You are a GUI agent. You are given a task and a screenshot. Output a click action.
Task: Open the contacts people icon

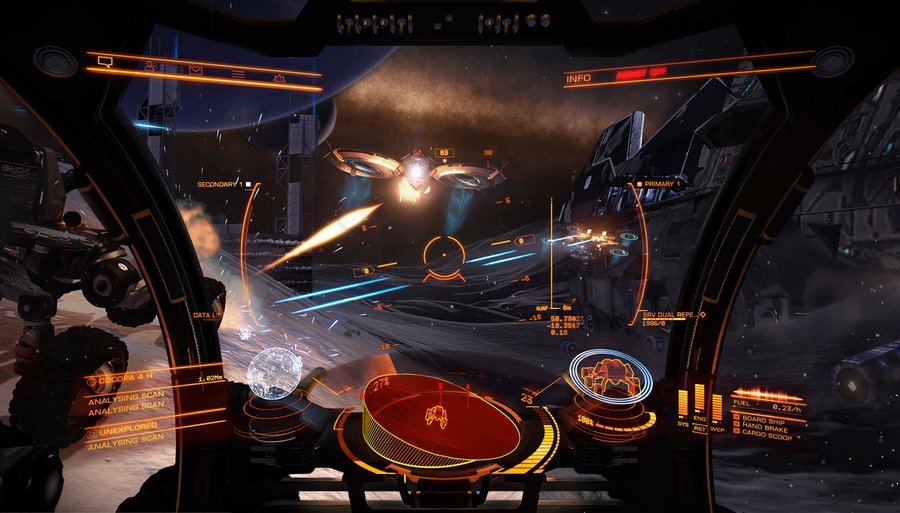(x=150, y=67)
